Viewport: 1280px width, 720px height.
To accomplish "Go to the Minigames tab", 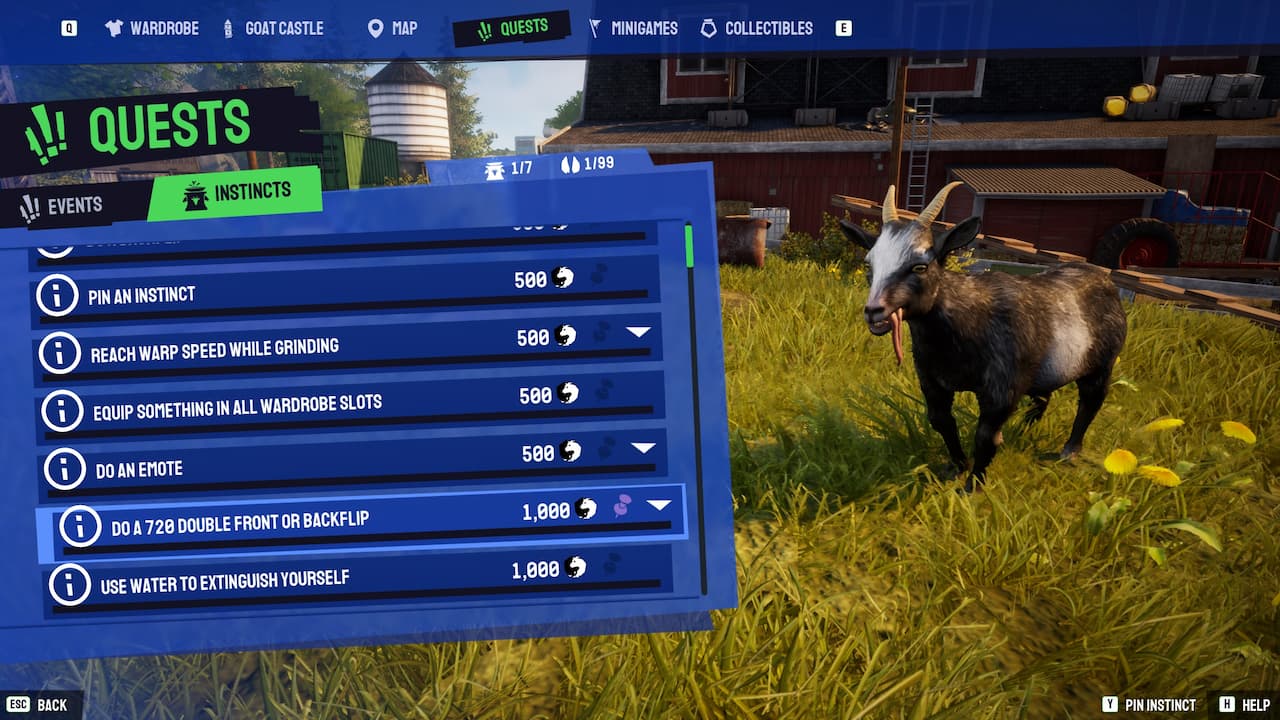I will [x=633, y=28].
